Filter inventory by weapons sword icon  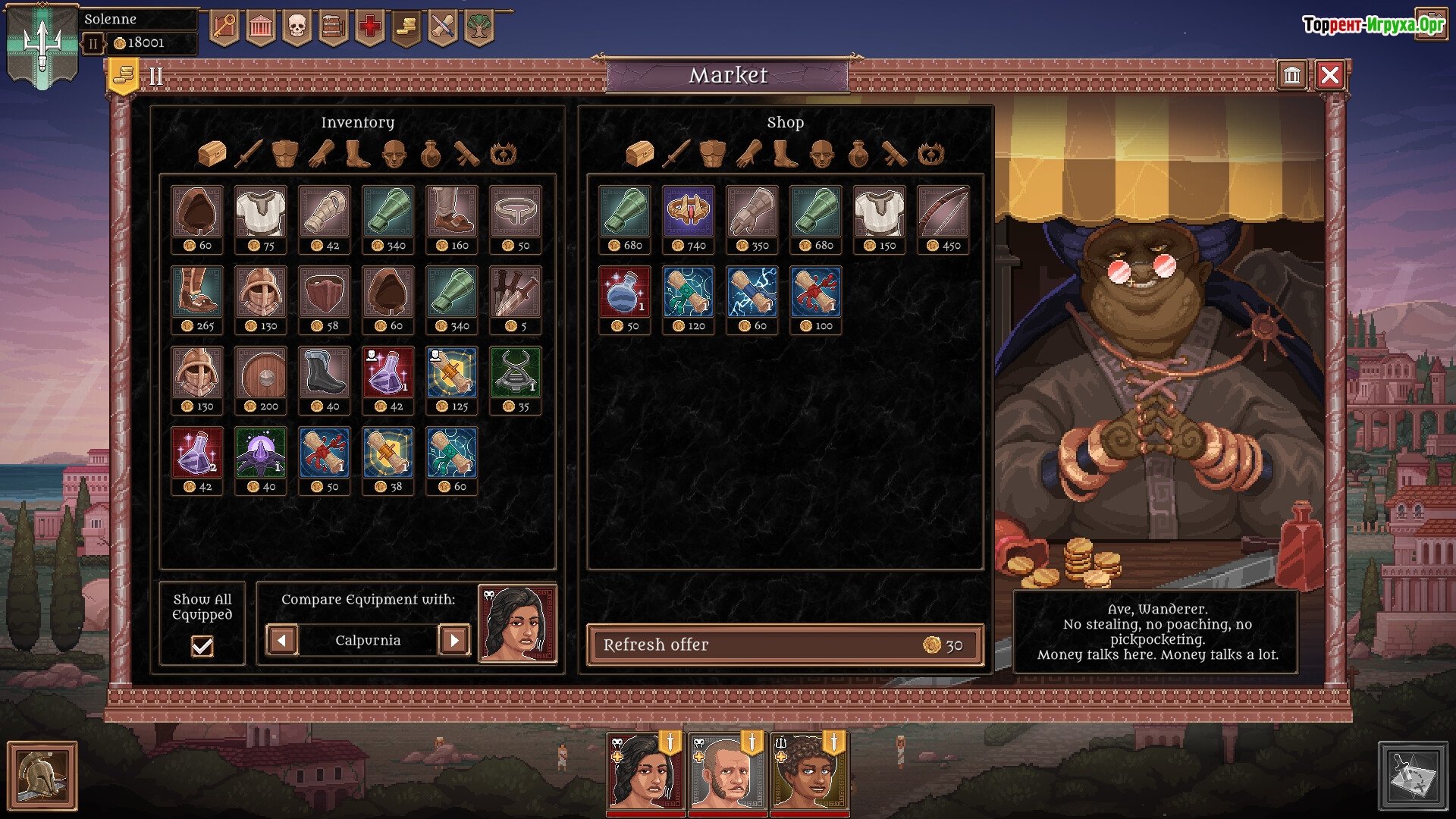(x=249, y=154)
